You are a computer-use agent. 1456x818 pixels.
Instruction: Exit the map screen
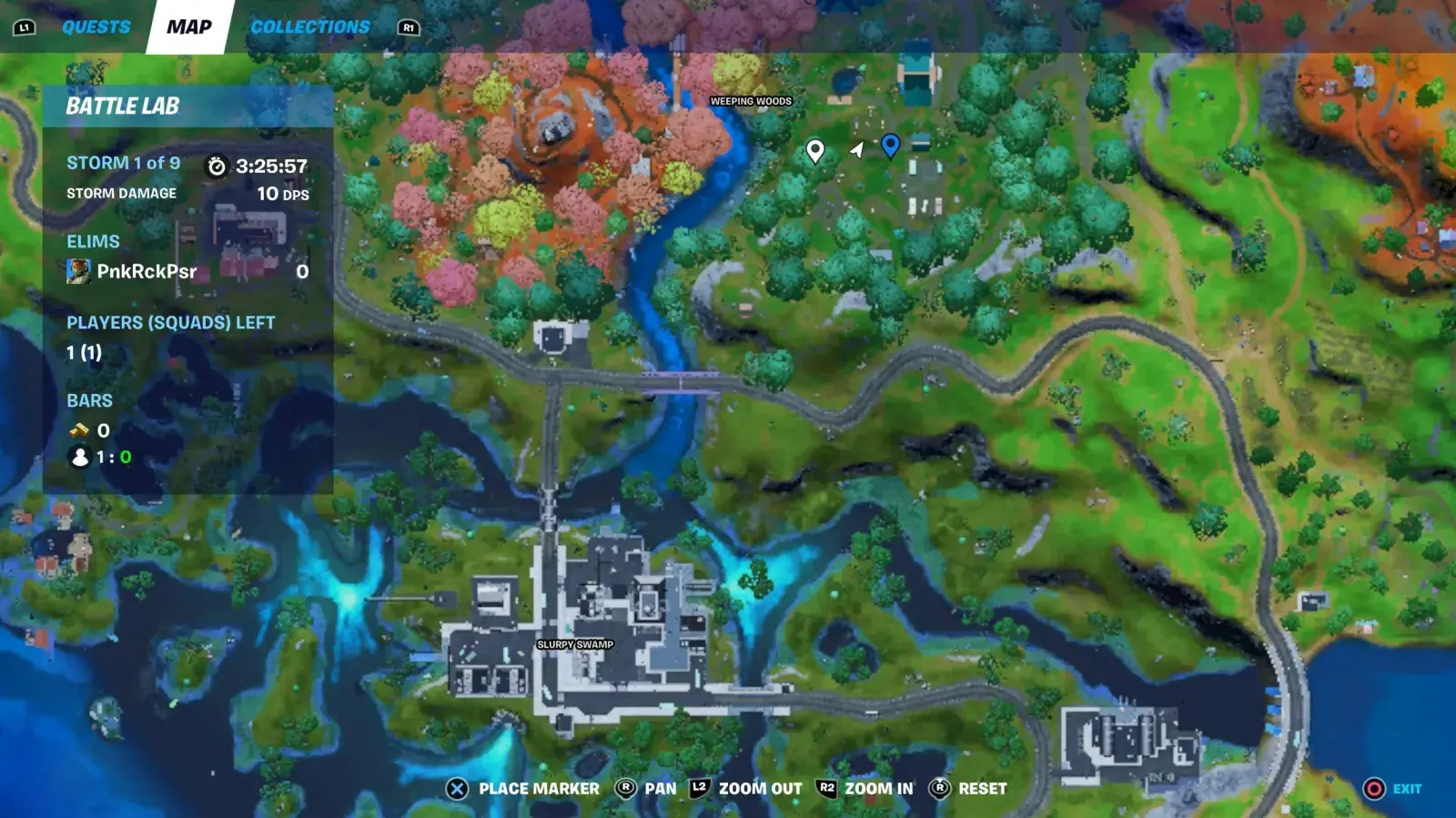[x=1393, y=789]
